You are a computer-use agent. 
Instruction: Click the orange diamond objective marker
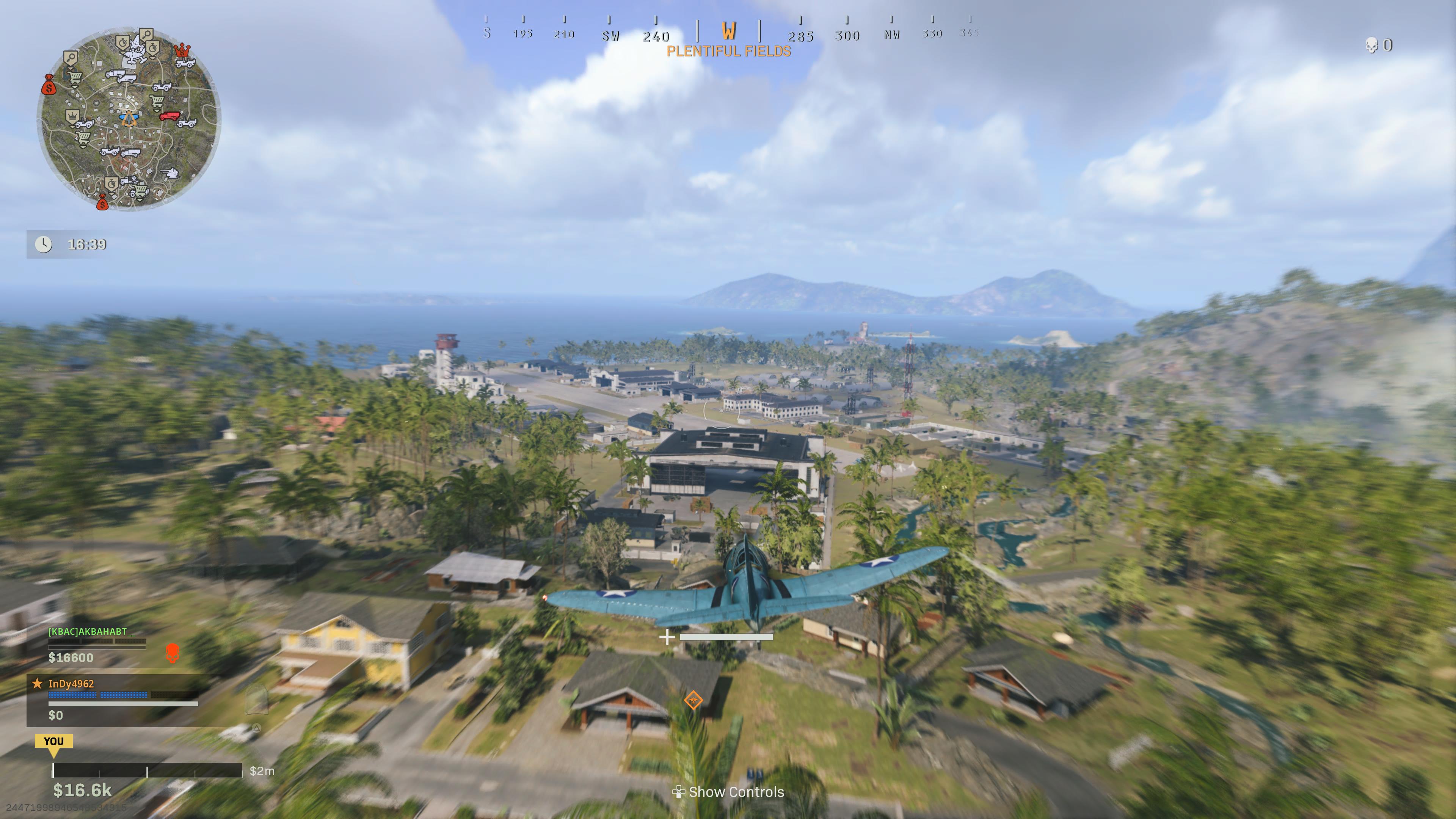tap(693, 700)
